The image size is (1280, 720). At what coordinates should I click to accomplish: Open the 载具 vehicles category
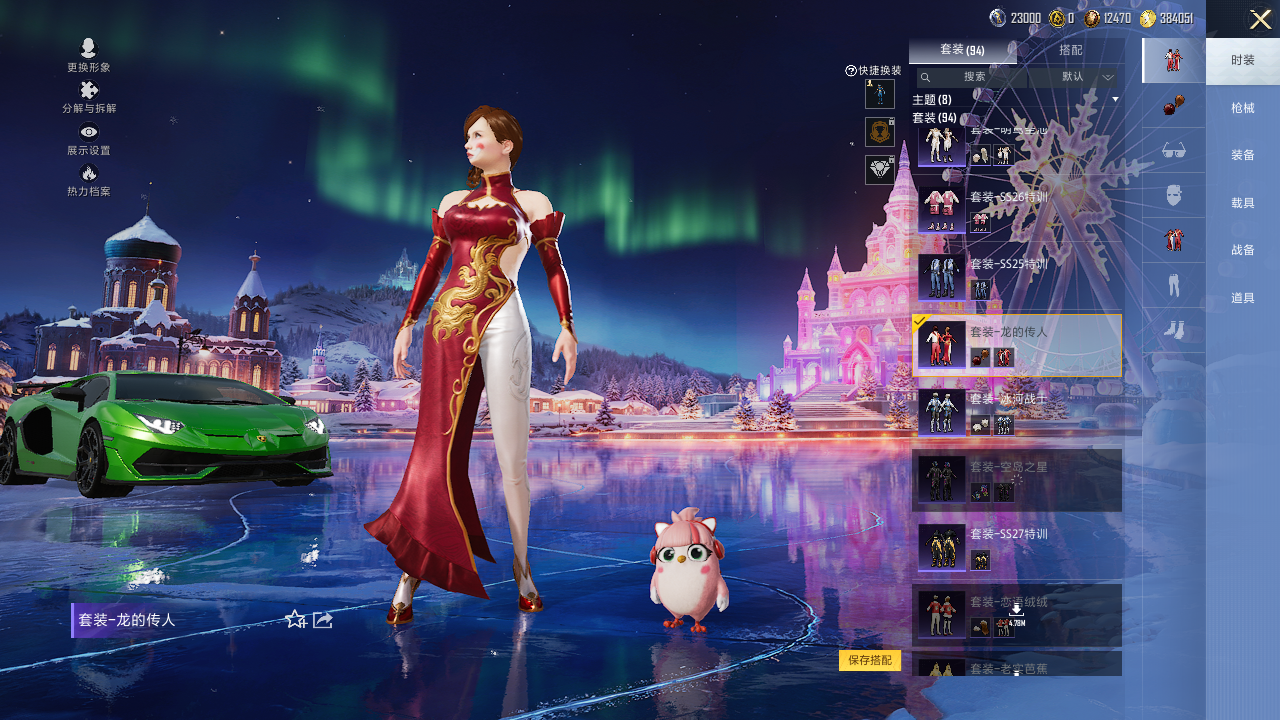pos(1243,203)
